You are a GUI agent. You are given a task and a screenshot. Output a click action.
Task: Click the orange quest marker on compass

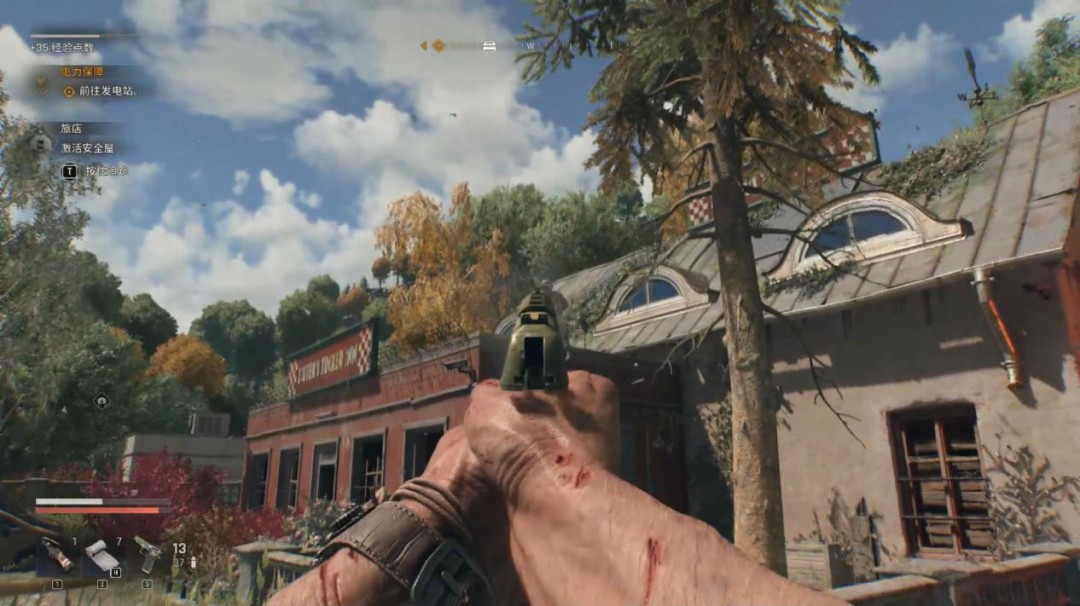point(438,46)
